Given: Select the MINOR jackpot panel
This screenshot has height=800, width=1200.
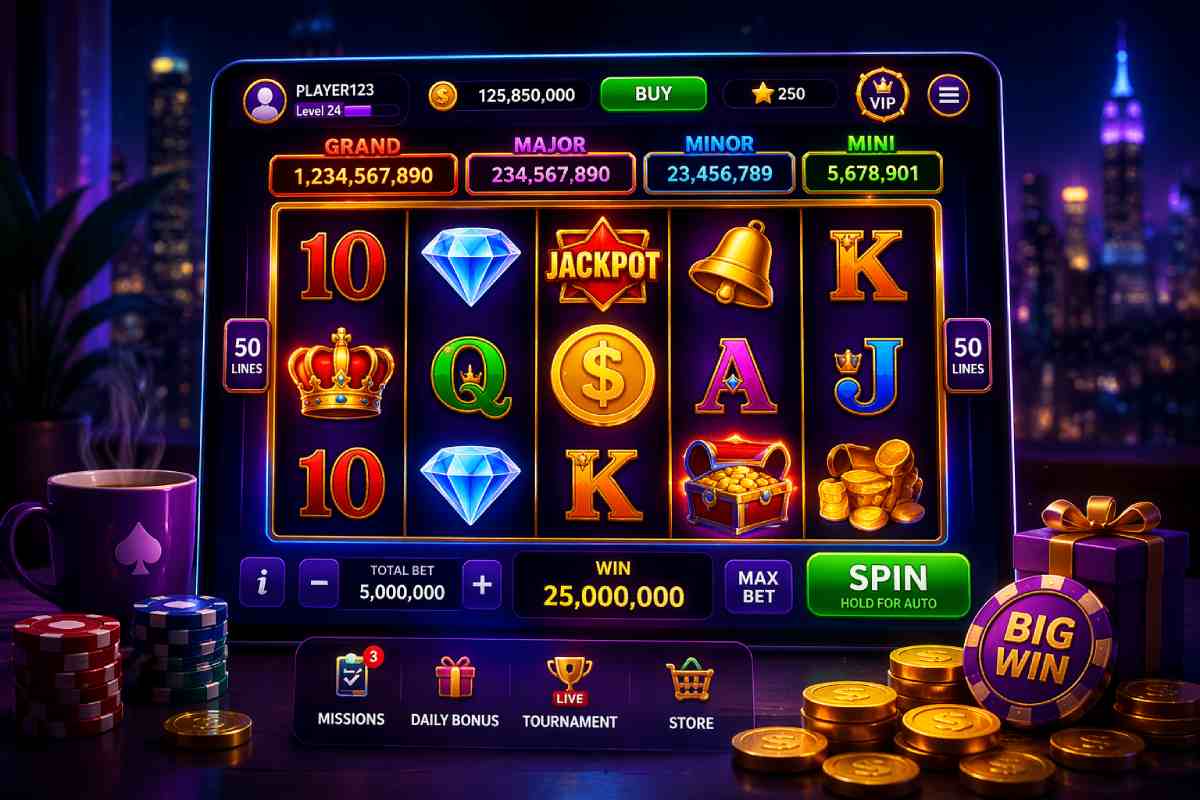Looking at the screenshot, I should coord(719,174).
